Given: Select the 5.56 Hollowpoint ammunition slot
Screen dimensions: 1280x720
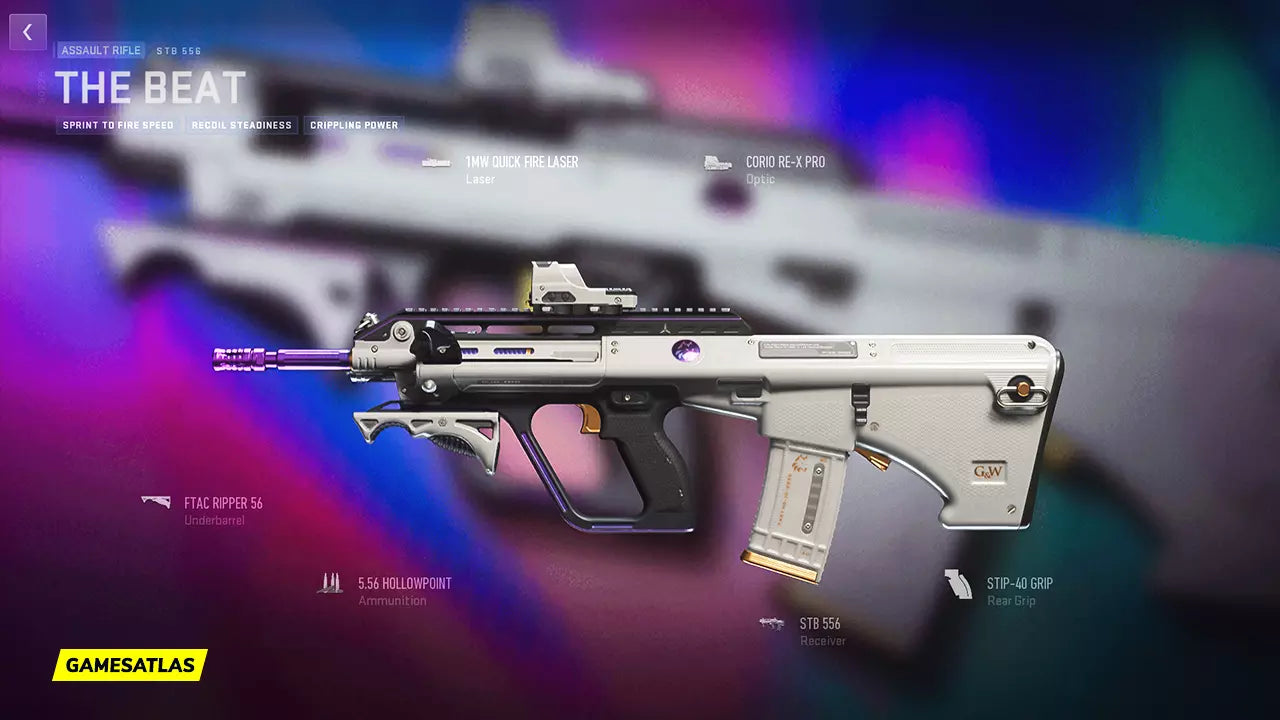Looking at the screenshot, I should [x=404, y=584].
